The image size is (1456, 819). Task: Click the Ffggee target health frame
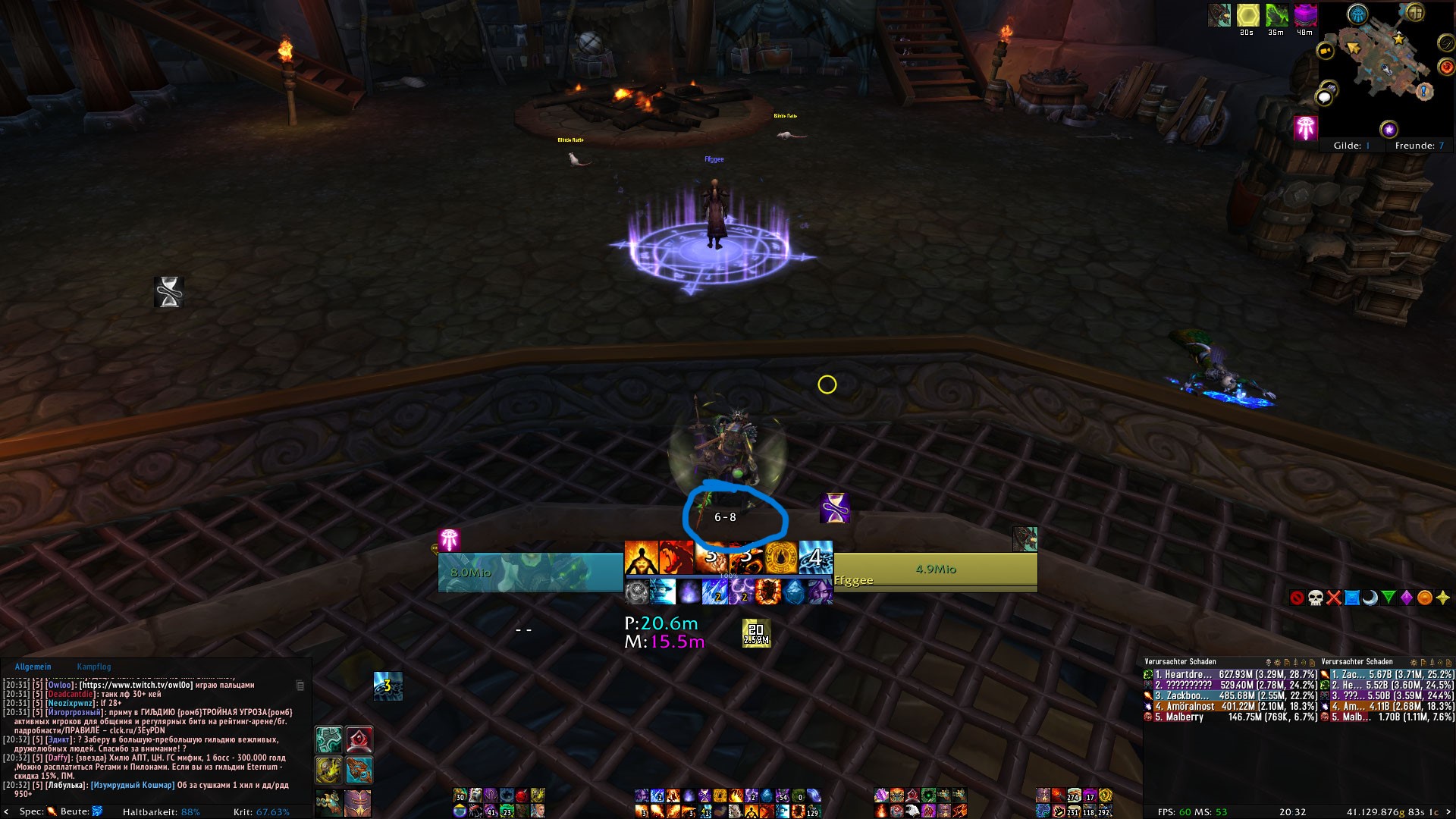[935, 570]
